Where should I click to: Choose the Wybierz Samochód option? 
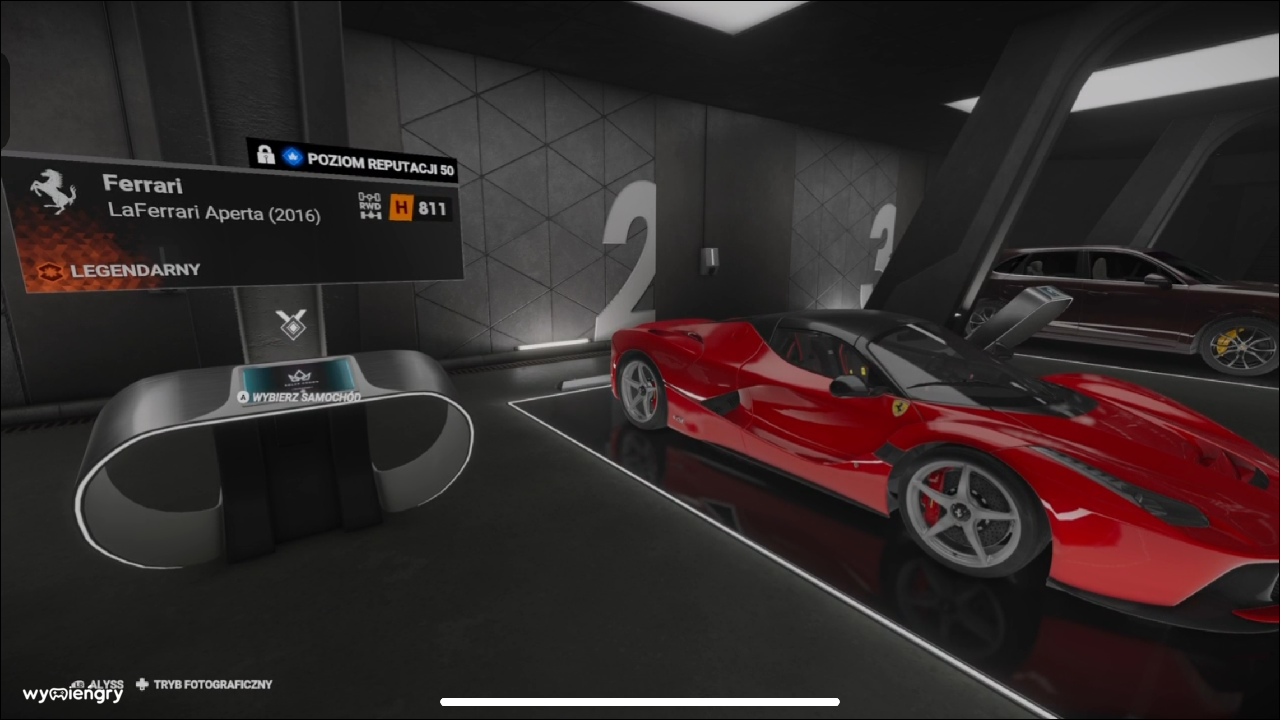click(299, 396)
